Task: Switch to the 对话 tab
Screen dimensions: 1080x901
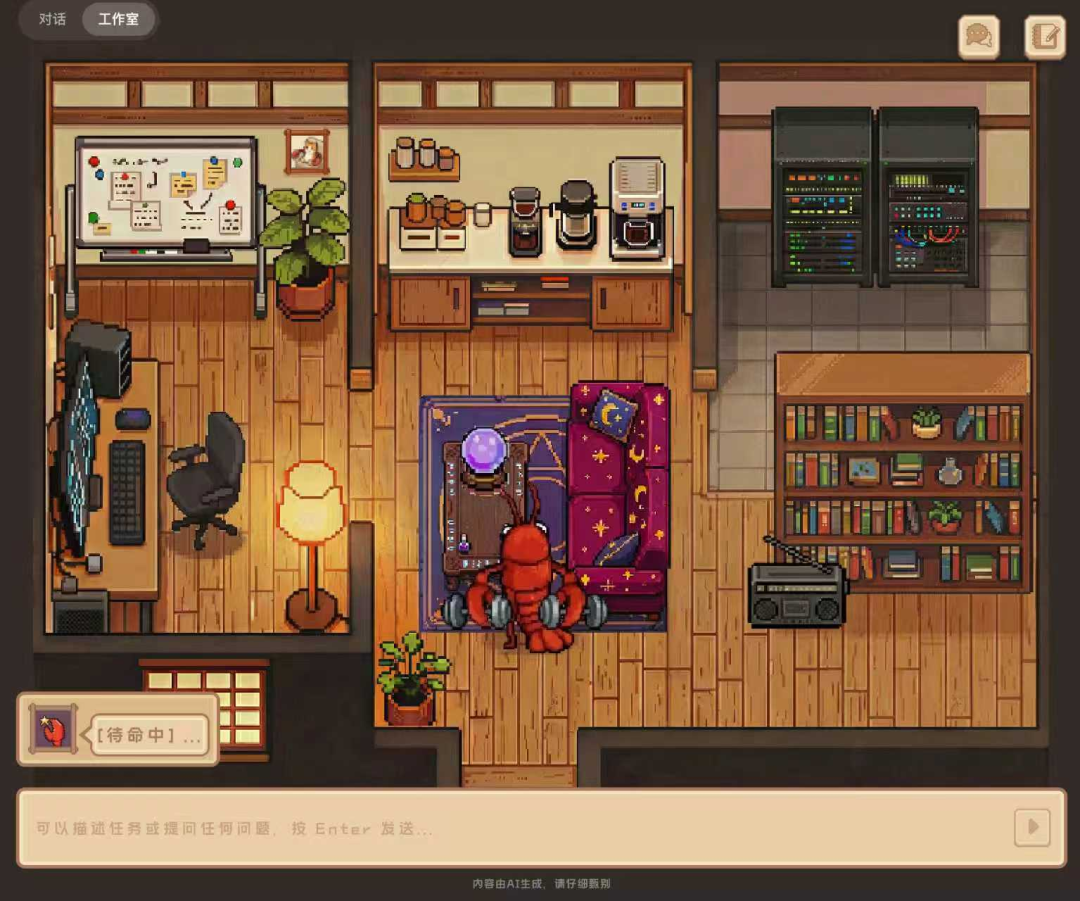Action: [53, 19]
